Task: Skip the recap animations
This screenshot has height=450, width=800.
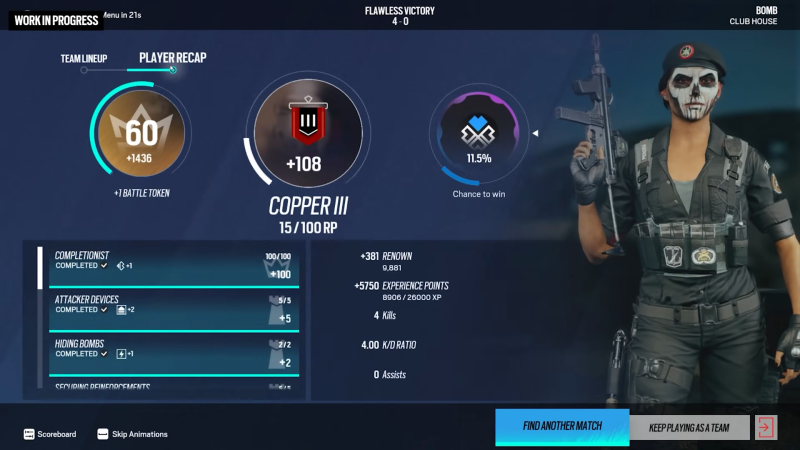Action: 133,434
